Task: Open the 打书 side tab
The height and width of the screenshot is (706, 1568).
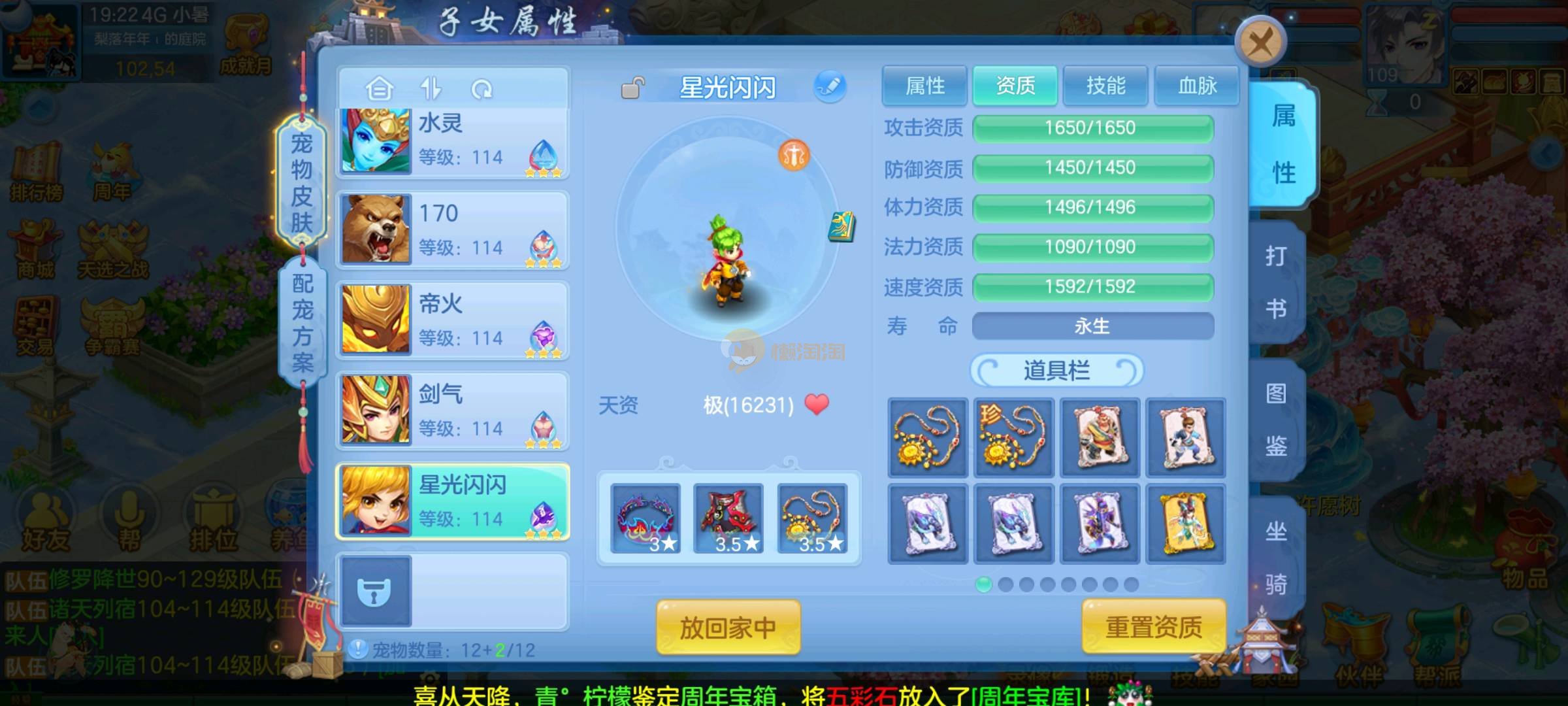Action: [x=1276, y=282]
